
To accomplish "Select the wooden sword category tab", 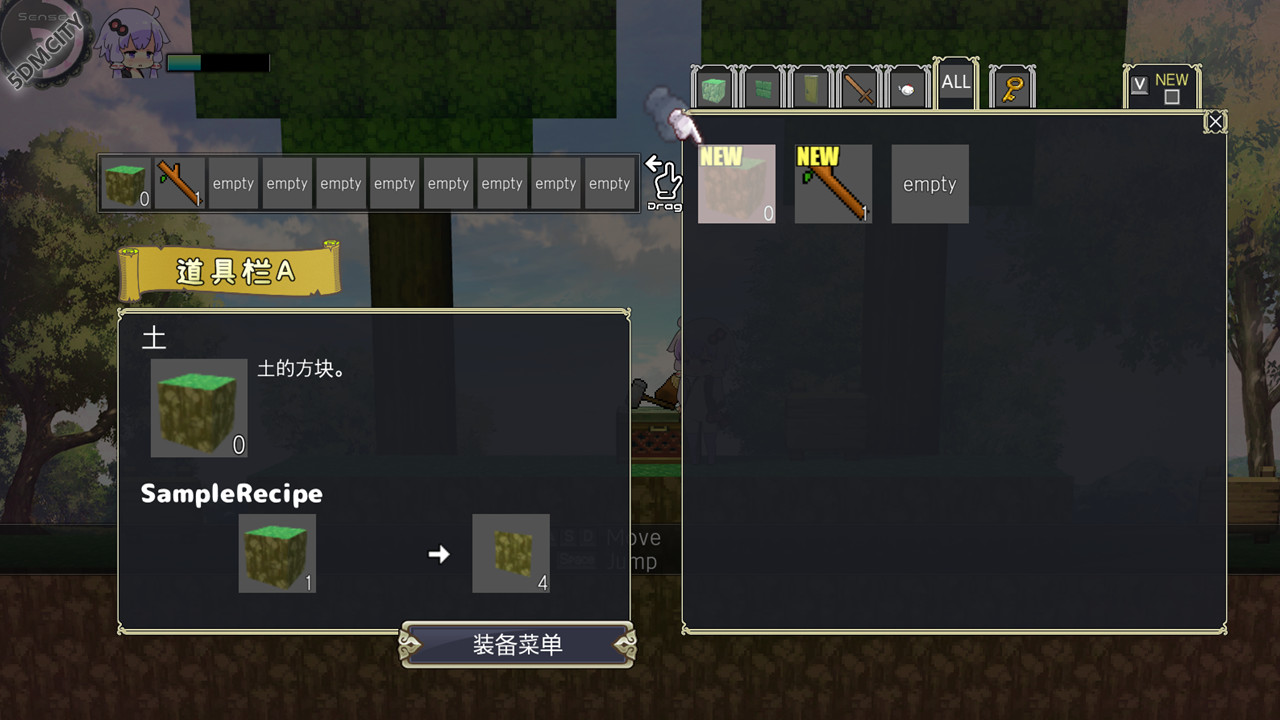I will click(859, 90).
